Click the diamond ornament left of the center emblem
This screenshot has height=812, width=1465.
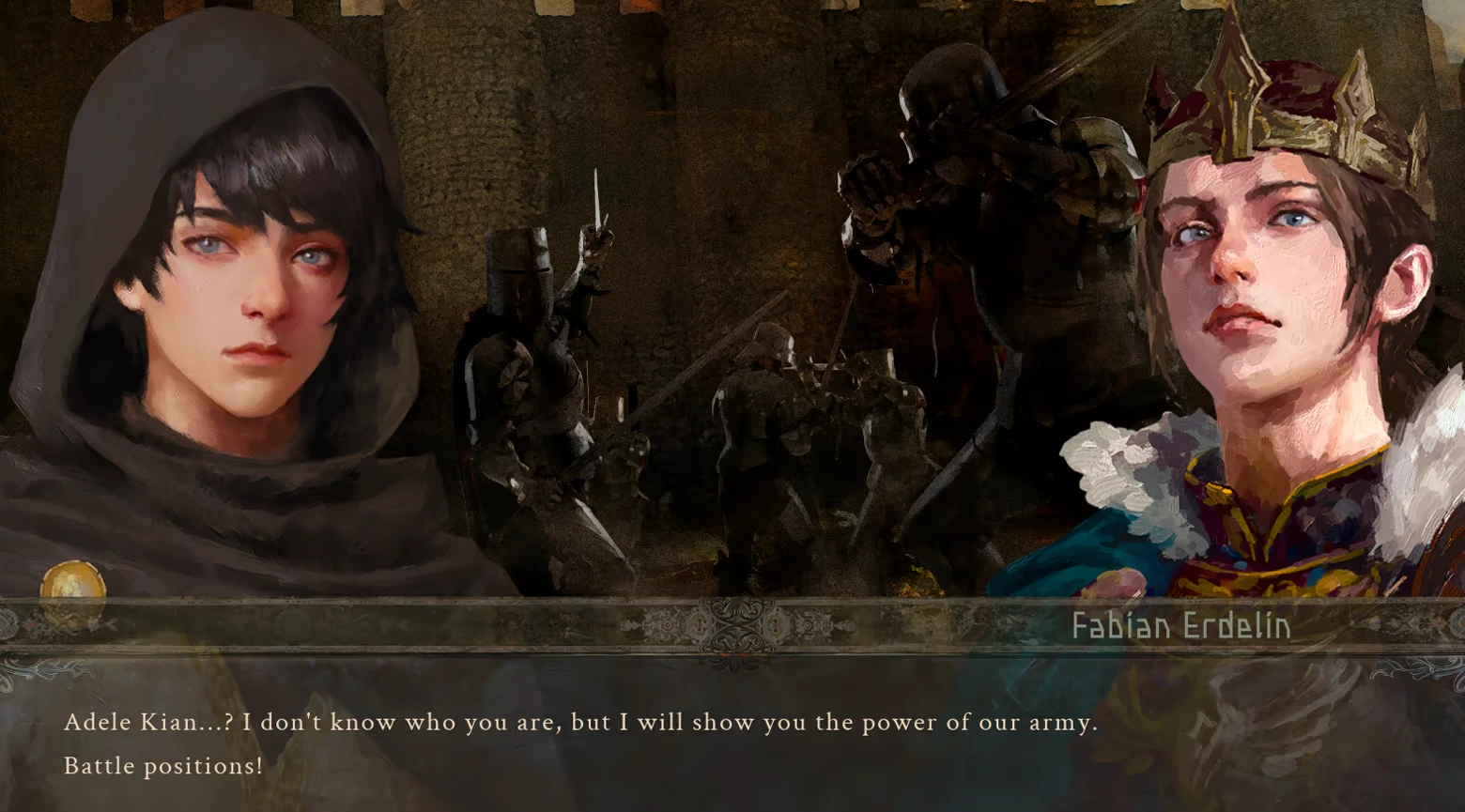(697, 625)
